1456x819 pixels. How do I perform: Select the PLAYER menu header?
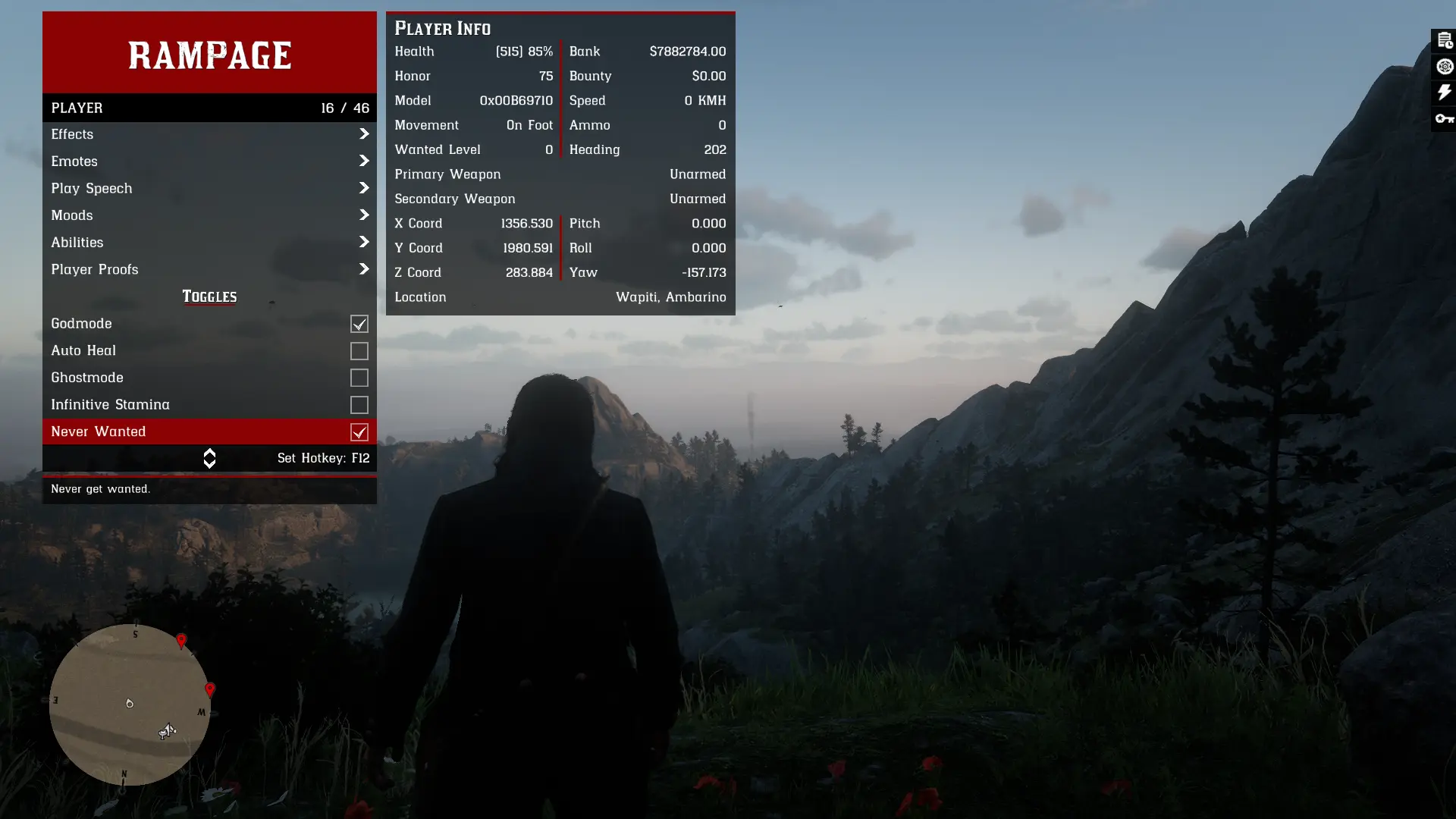[209, 108]
